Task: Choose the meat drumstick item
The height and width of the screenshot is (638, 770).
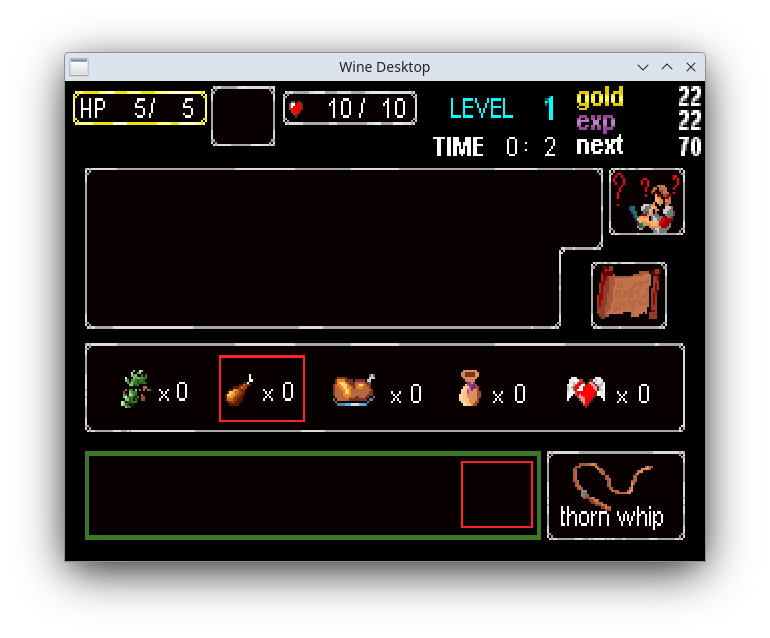Action: click(x=241, y=389)
